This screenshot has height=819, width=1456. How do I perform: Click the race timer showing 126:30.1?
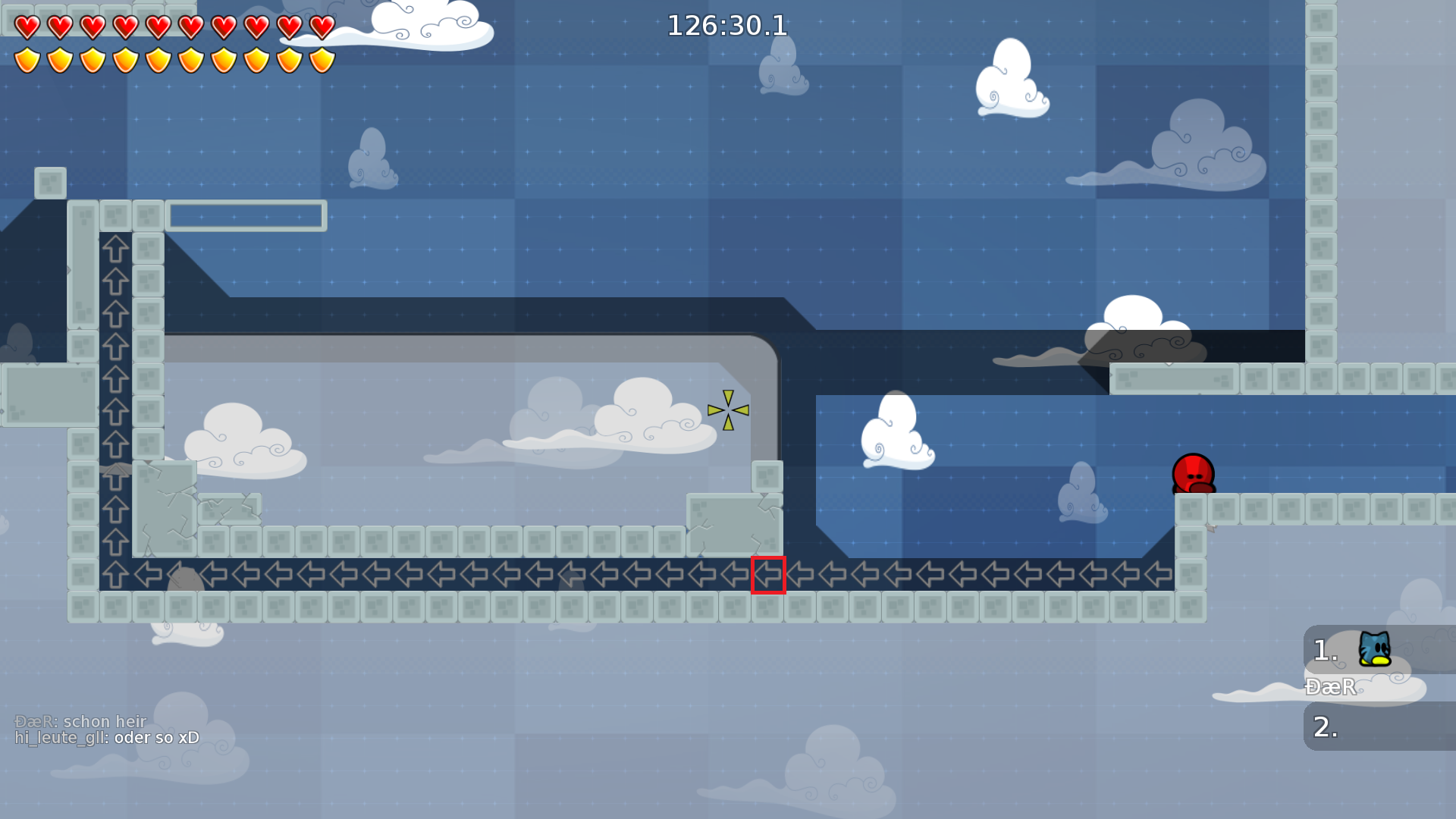coord(726,25)
